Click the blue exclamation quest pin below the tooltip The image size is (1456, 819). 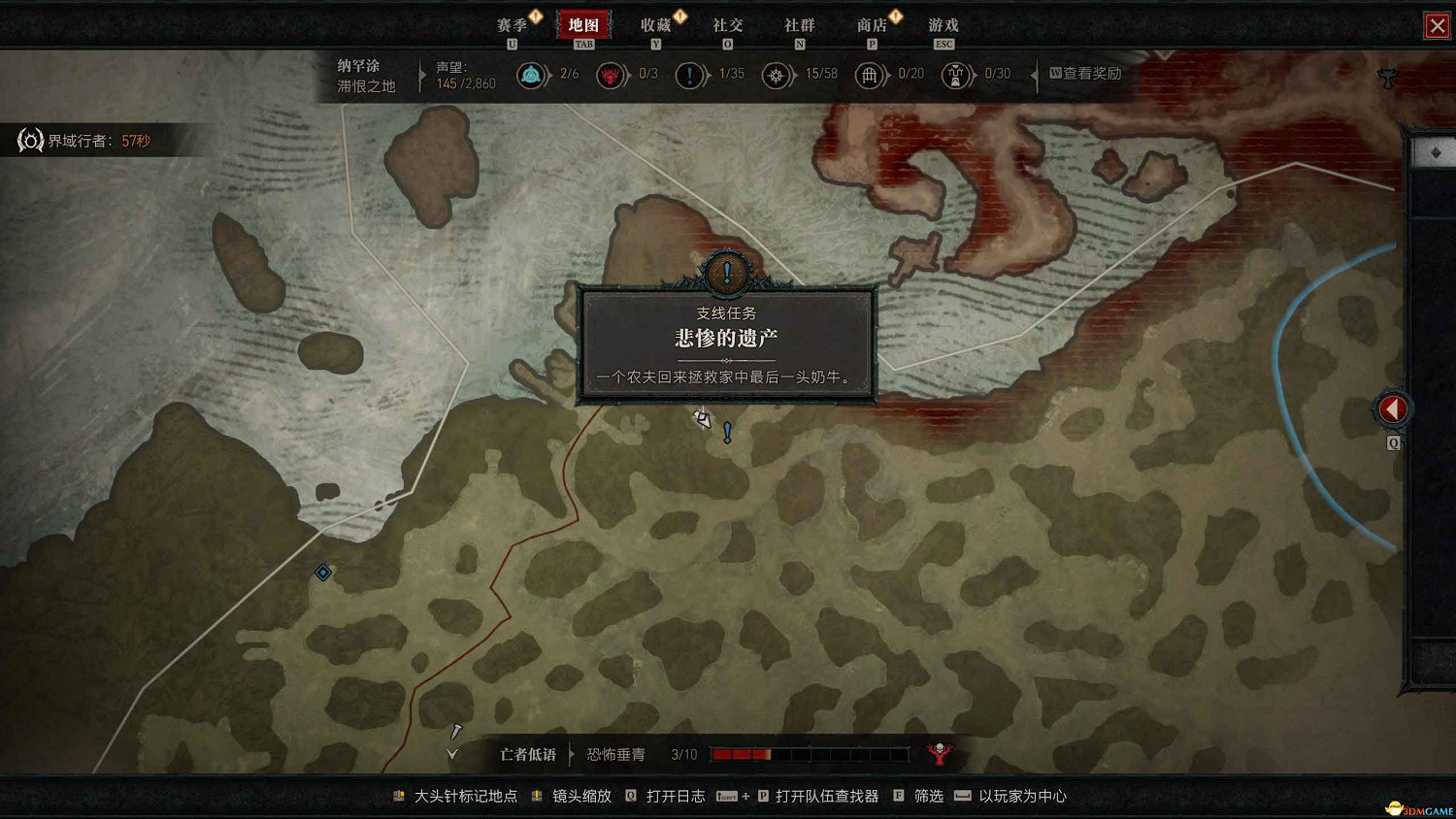pos(726,430)
